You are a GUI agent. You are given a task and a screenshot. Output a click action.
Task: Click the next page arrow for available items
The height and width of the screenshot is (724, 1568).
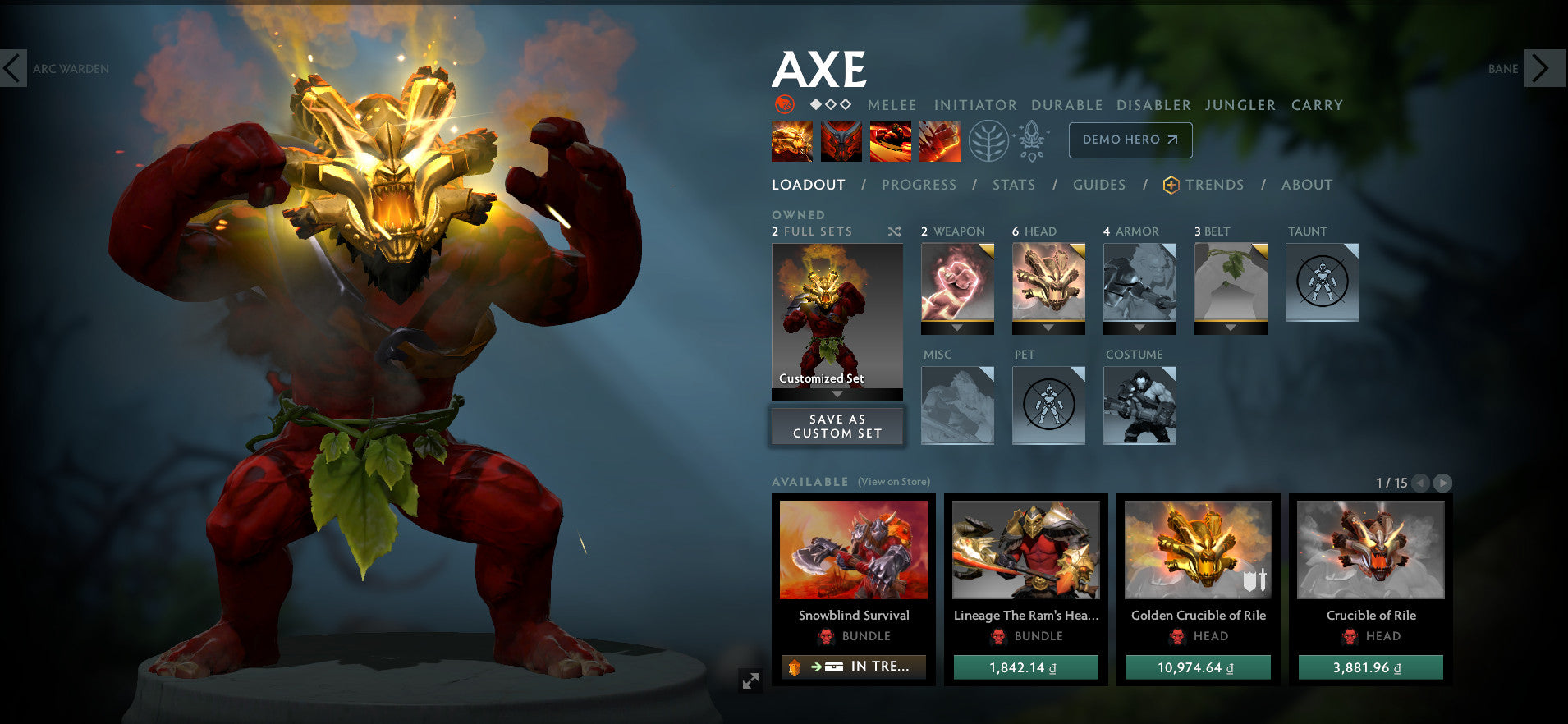[1442, 483]
